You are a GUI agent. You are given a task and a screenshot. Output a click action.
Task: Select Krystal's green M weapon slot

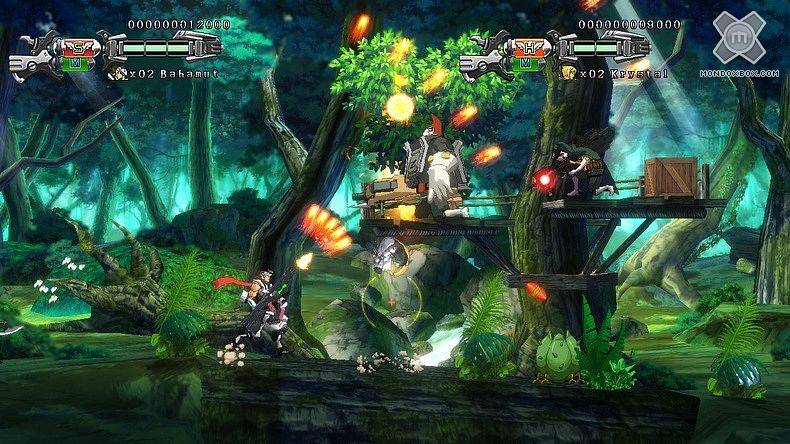(x=524, y=62)
